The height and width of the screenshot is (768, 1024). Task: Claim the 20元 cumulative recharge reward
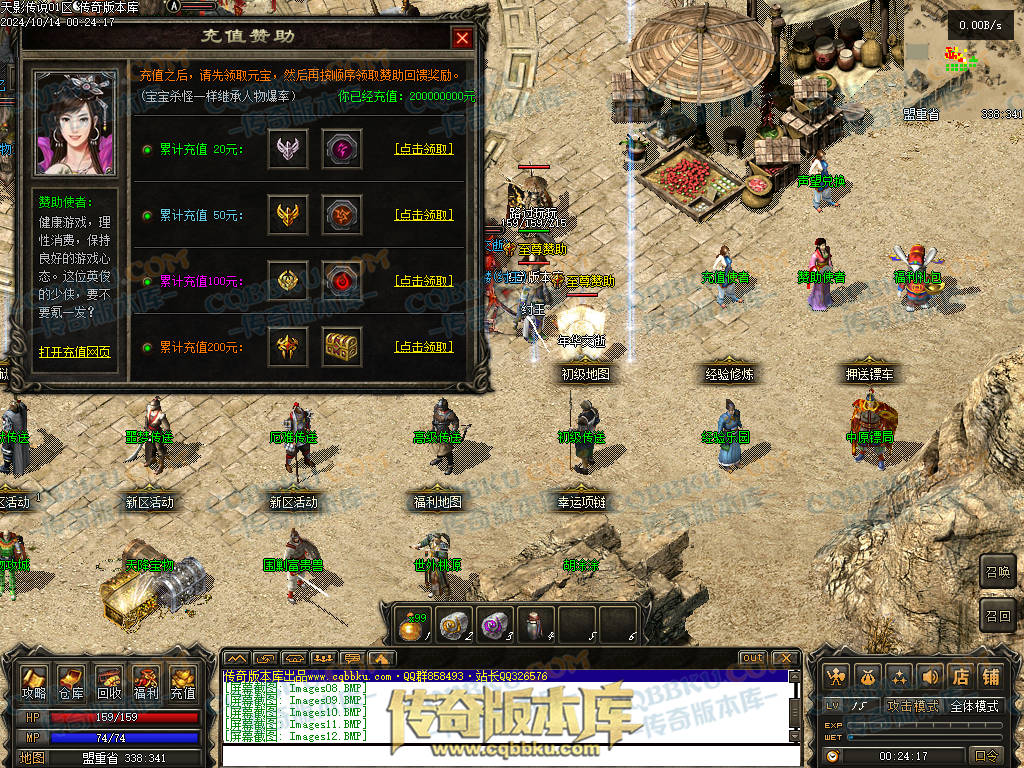(424, 149)
